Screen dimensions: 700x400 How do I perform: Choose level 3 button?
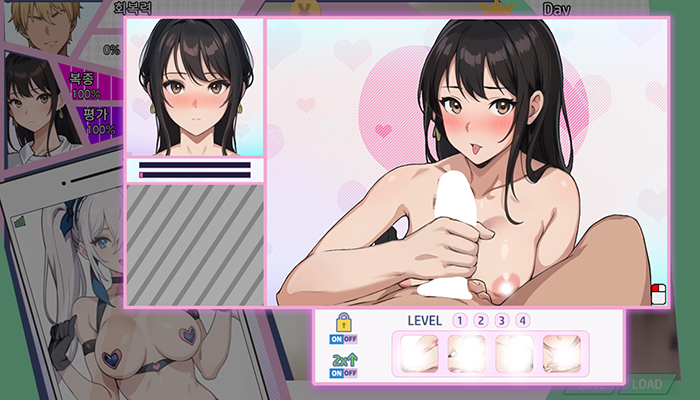tap(502, 321)
